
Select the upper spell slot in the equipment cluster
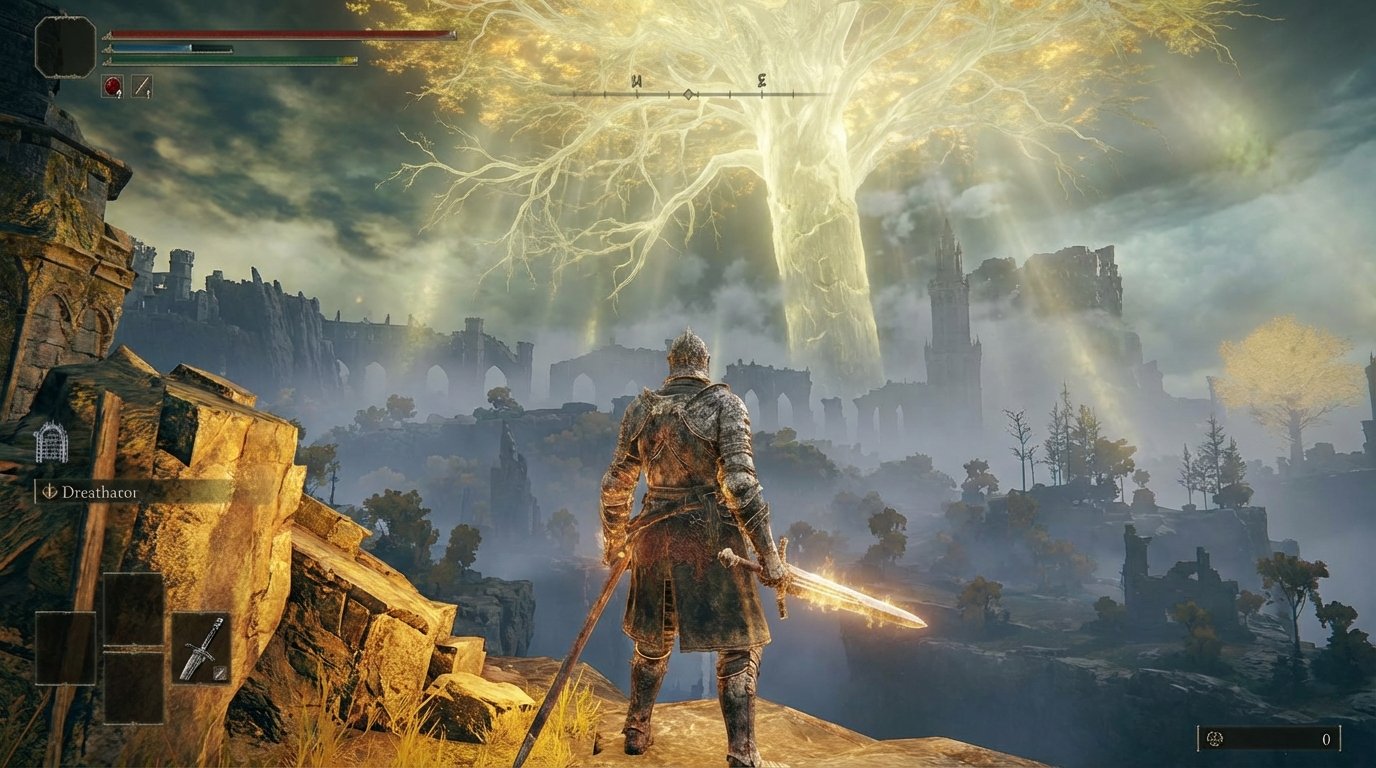(133, 608)
